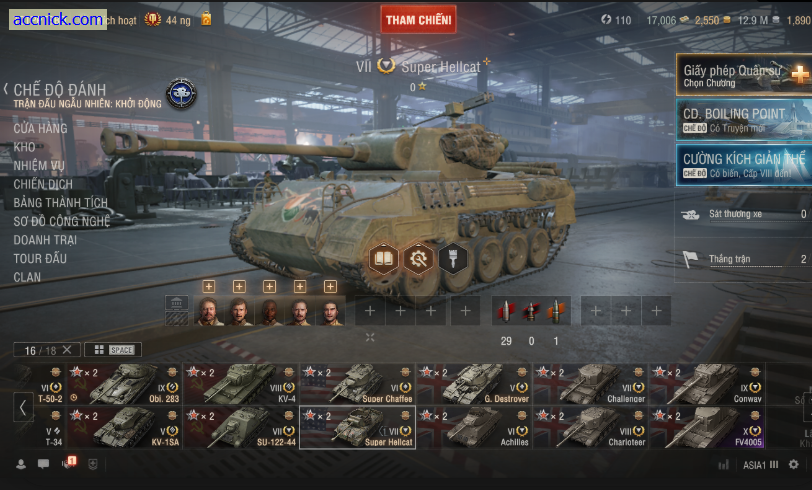Open game settings gear icon
The height and width of the screenshot is (490, 812).
pos(793,464)
